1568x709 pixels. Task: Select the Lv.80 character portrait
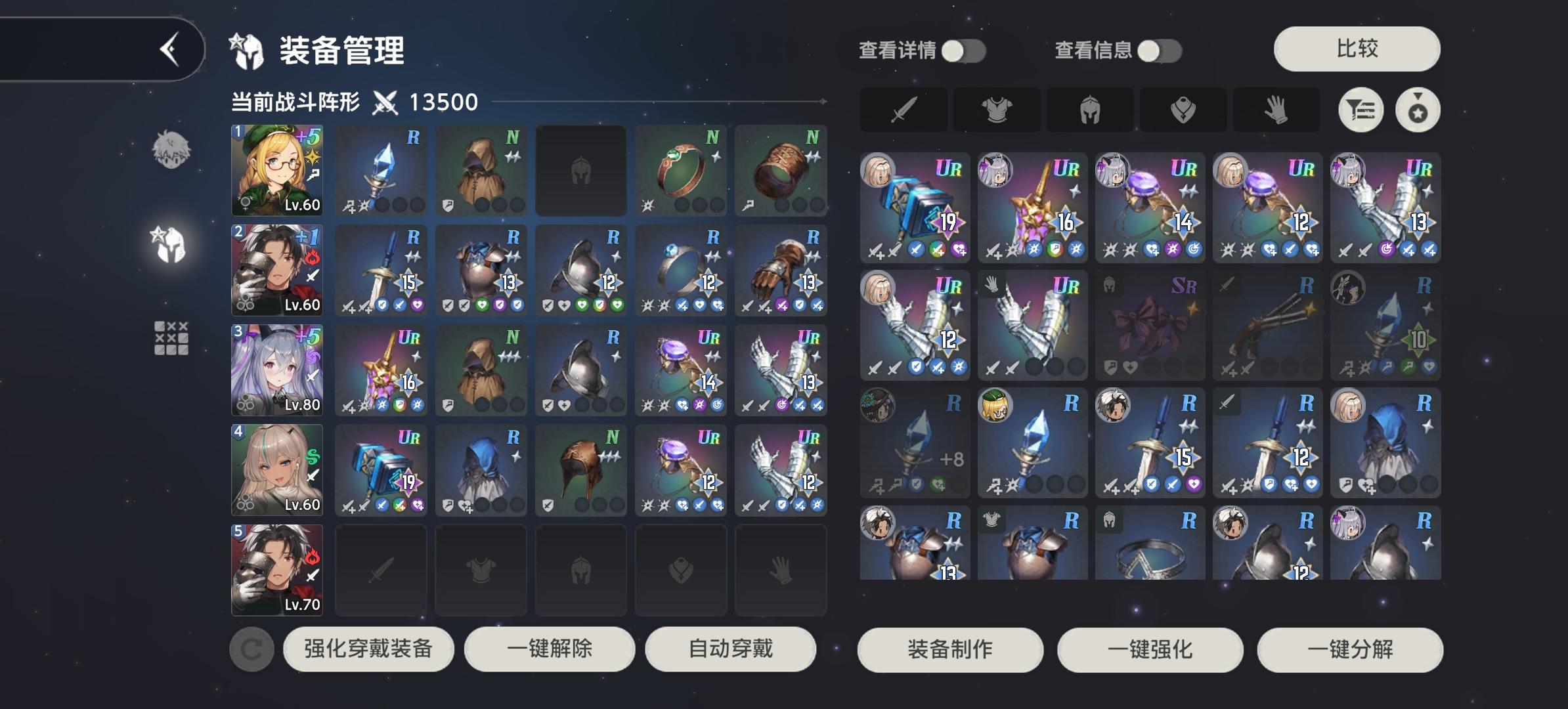click(276, 370)
